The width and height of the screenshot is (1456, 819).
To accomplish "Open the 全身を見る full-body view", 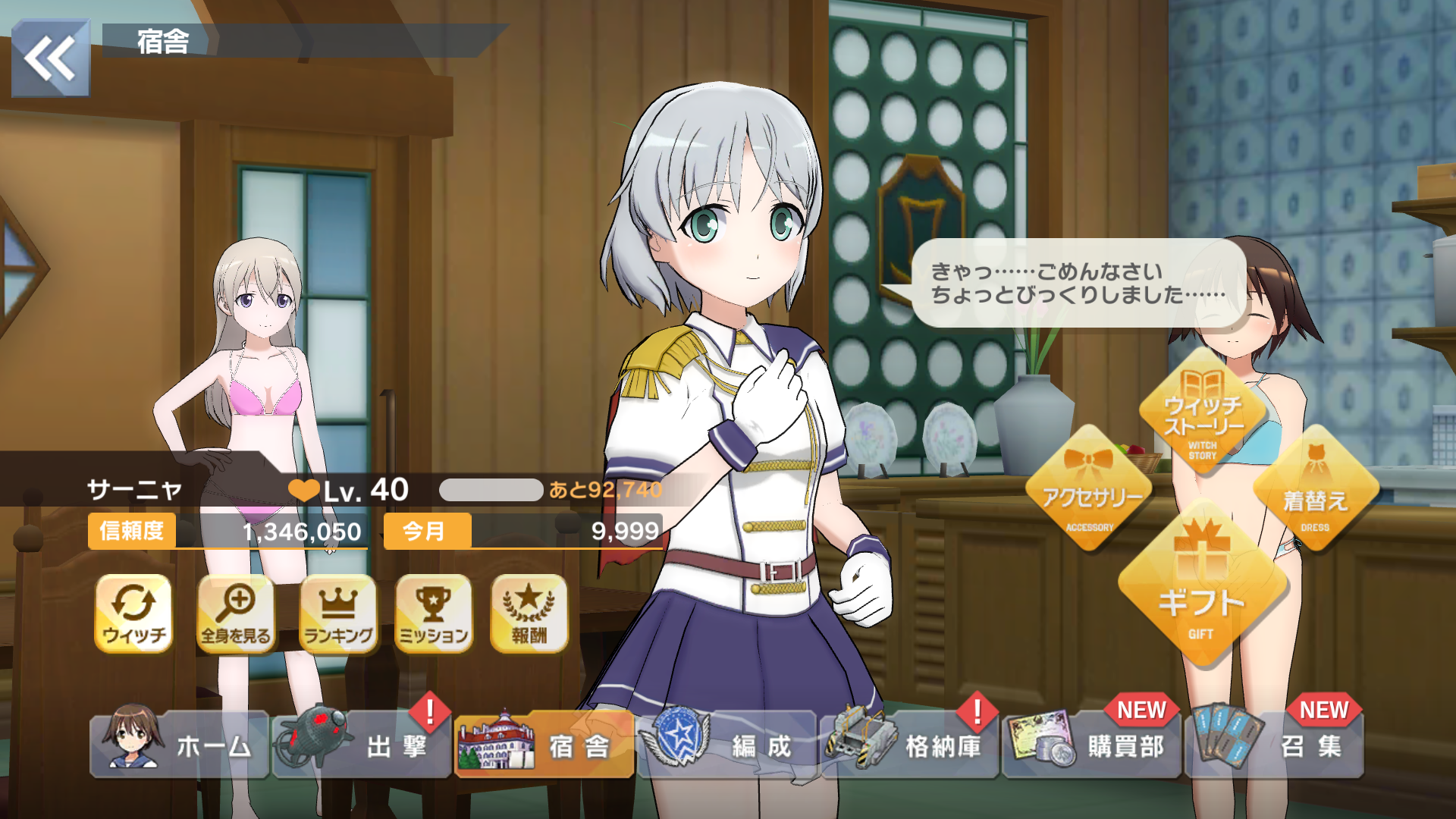I will pyautogui.click(x=236, y=613).
